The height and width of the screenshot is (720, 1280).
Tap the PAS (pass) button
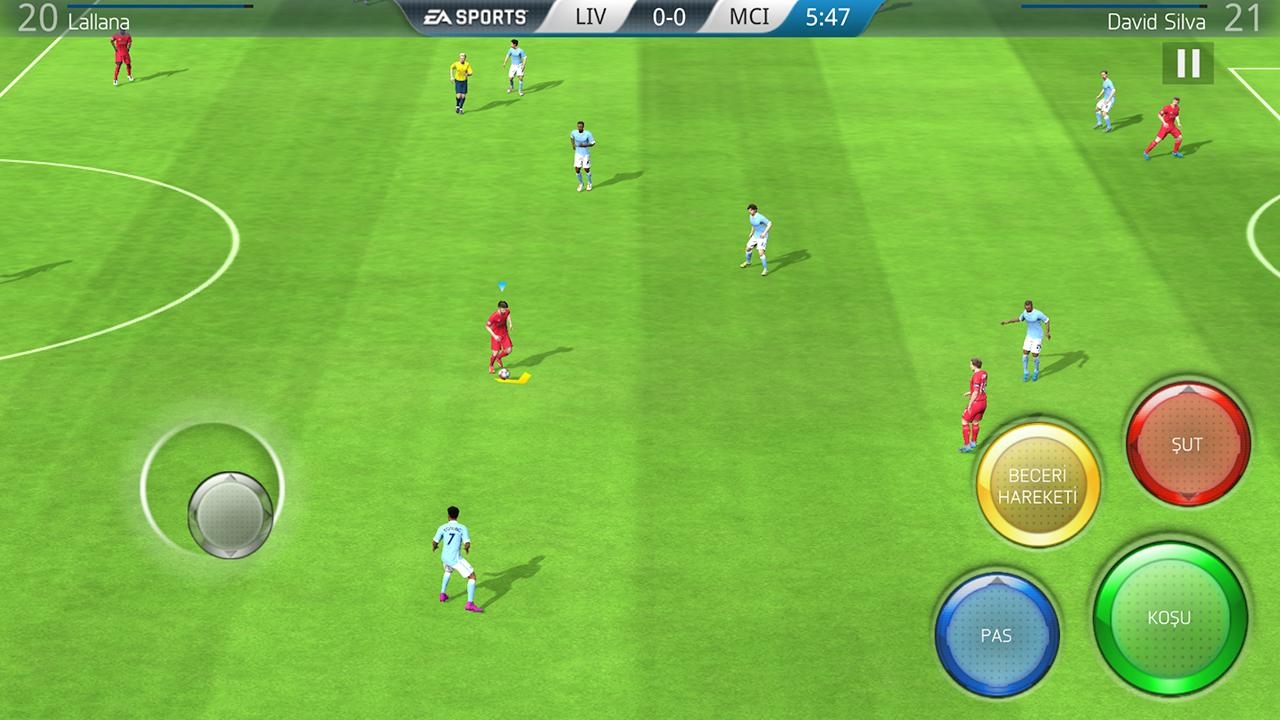(996, 635)
